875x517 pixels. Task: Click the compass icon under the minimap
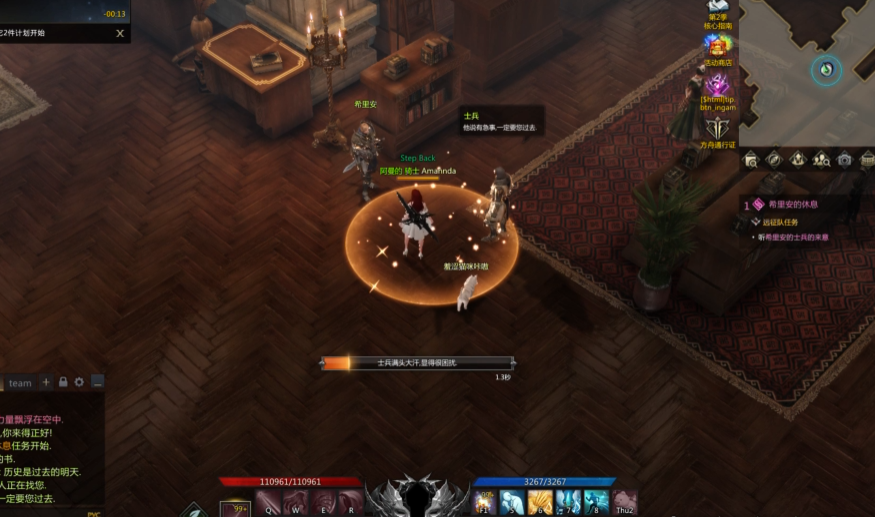pos(773,159)
